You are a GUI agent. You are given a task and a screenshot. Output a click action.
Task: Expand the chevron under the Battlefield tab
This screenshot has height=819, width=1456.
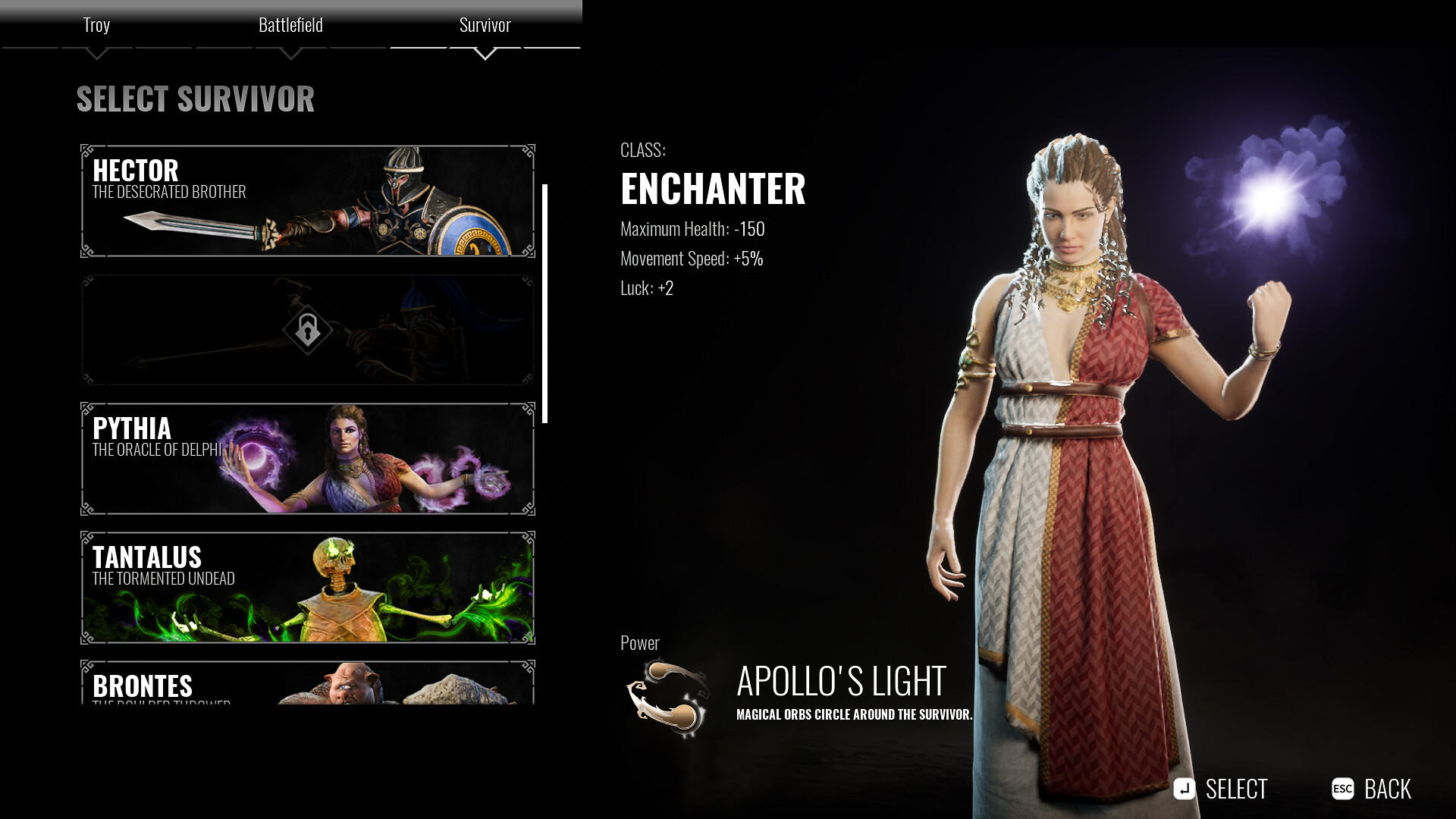tap(292, 54)
